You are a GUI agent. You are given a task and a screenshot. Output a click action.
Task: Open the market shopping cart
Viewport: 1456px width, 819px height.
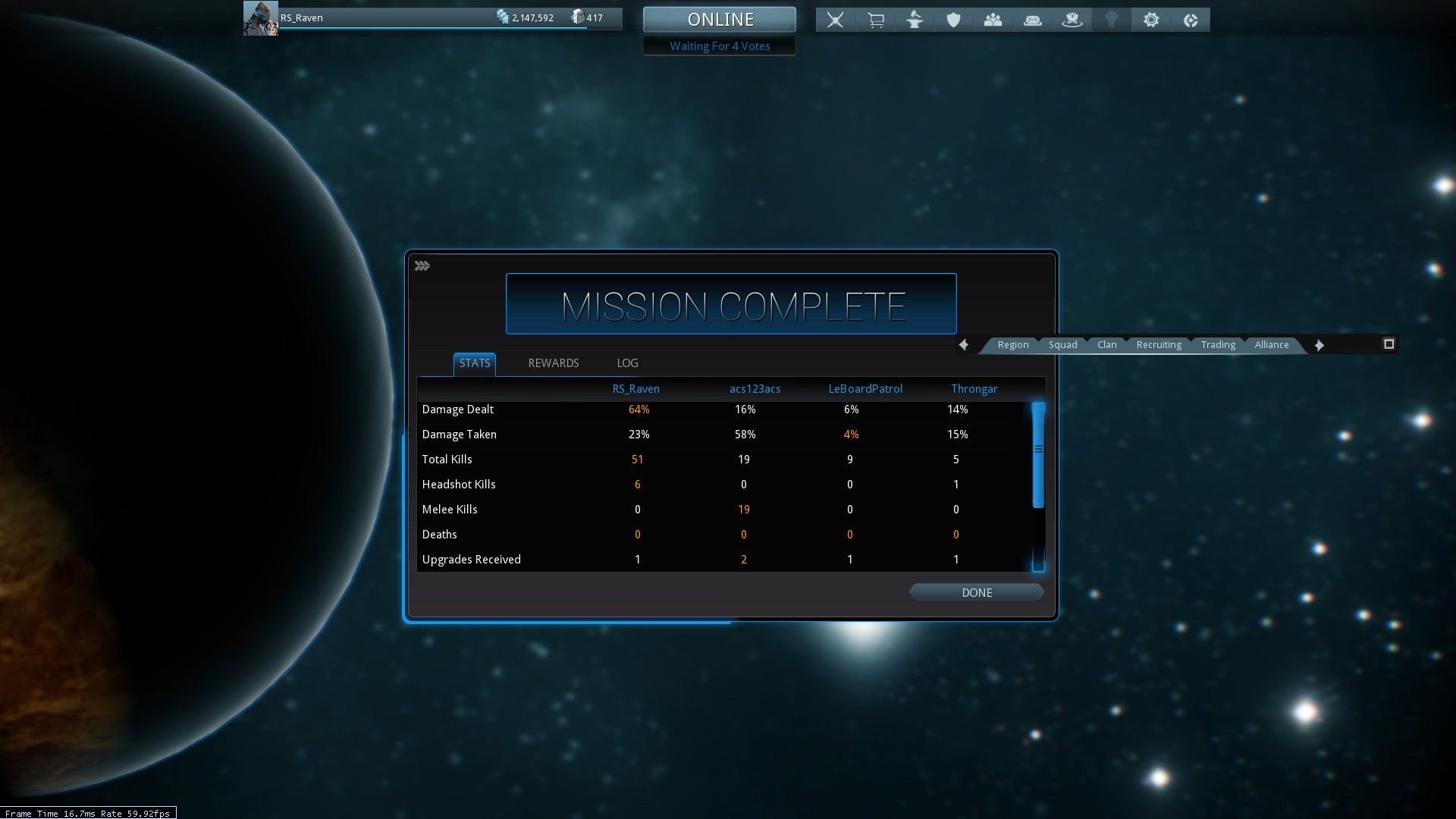pos(875,20)
